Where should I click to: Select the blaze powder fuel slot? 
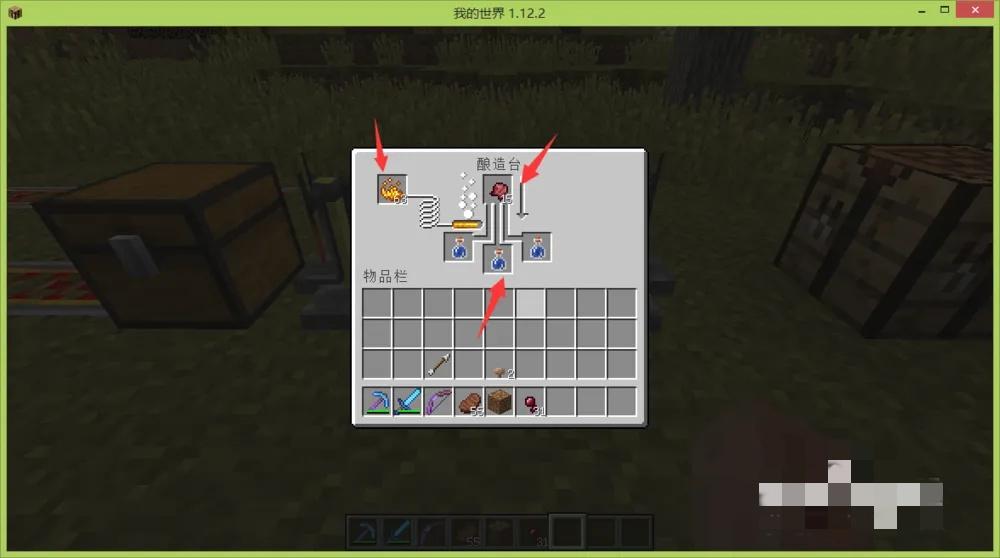pos(392,189)
